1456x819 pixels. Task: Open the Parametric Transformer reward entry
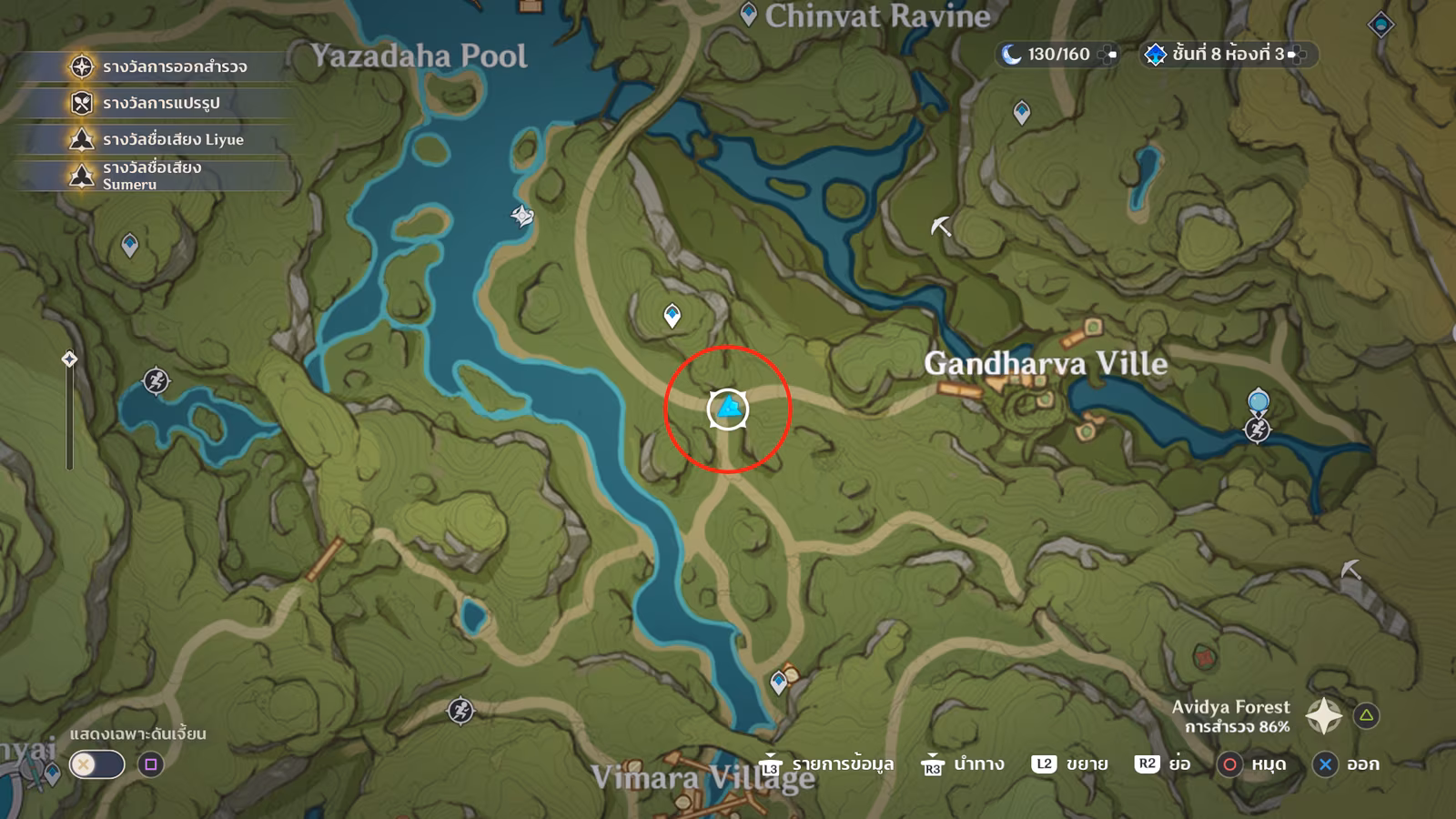(x=160, y=103)
